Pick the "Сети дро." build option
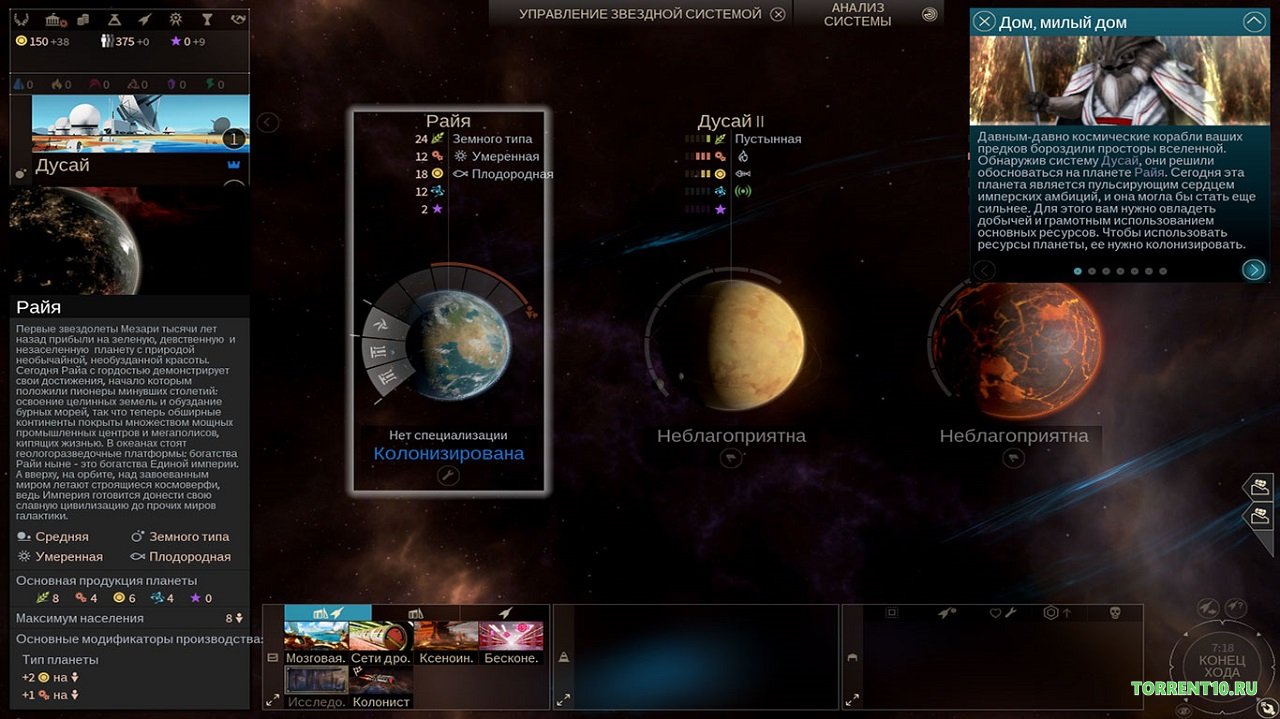Screen dimensions: 1280x719 click(380, 640)
